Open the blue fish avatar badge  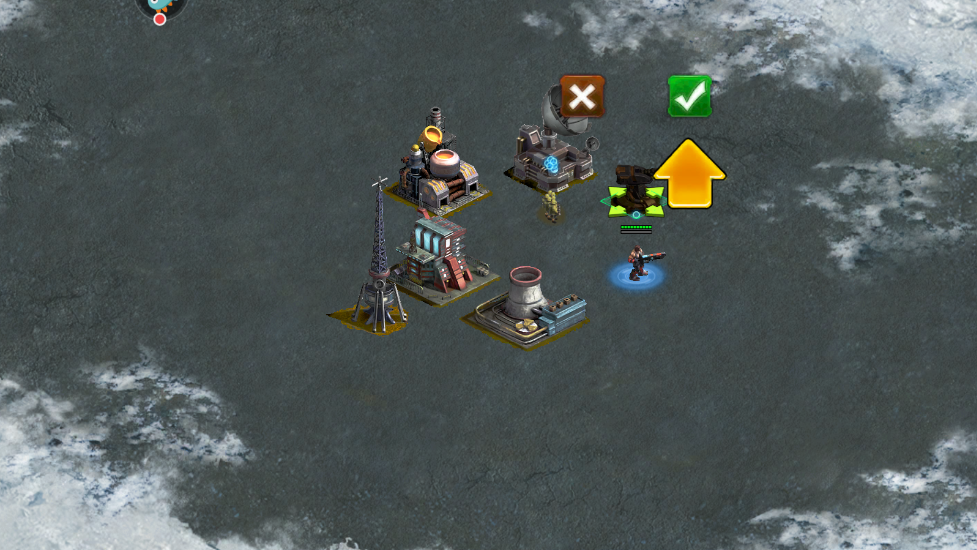coord(160,6)
